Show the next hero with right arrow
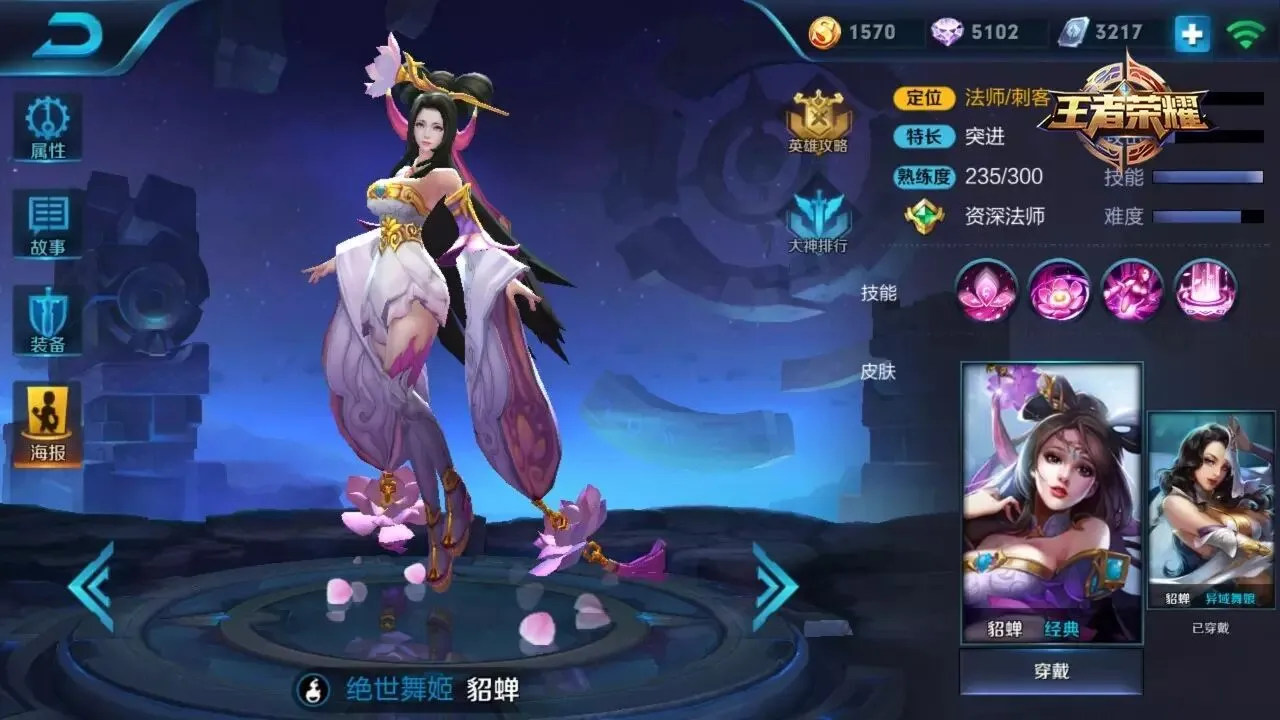 [774, 586]
